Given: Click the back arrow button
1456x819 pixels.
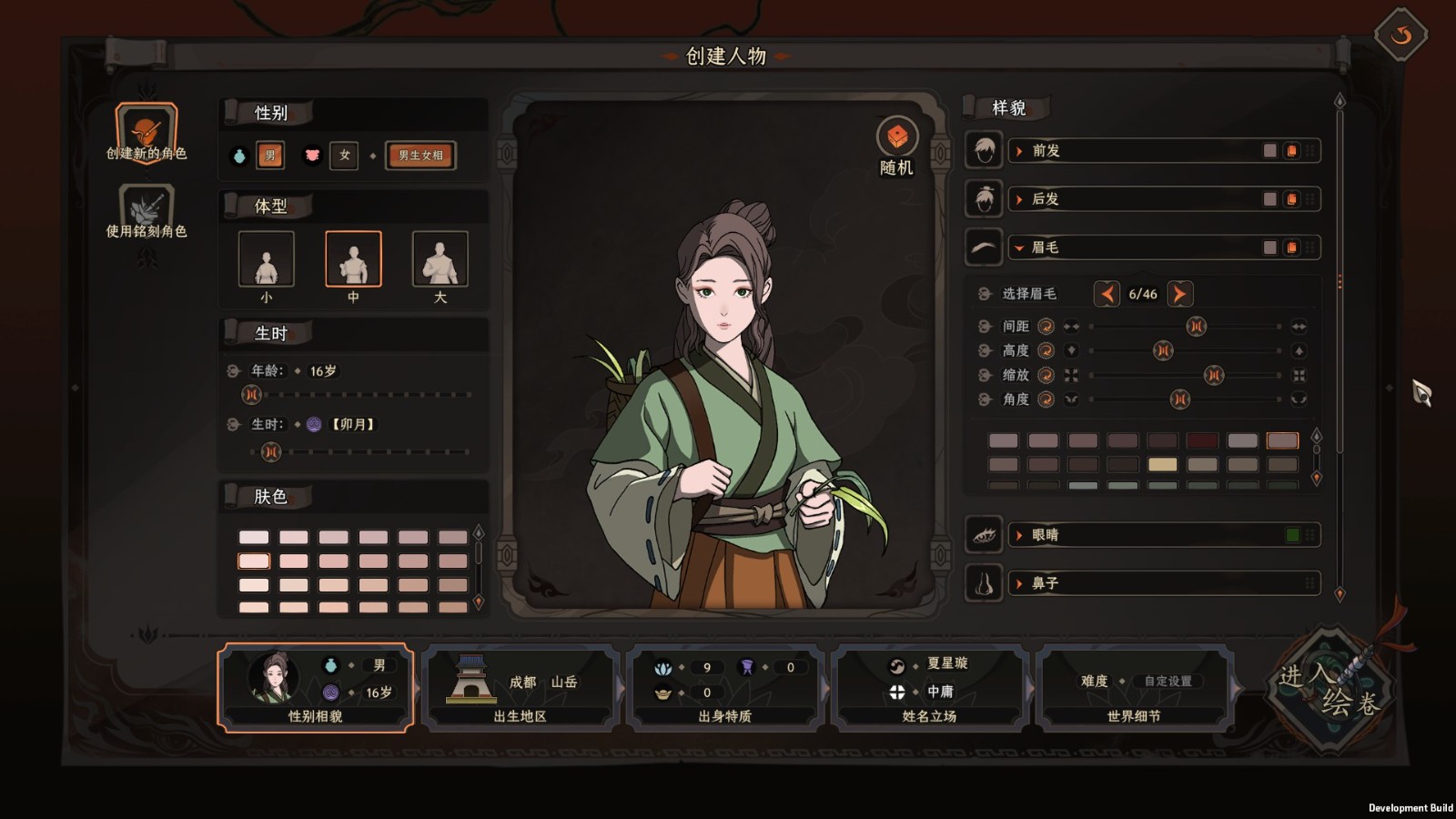Looking at the screenshot, I should coord(1400,35).
